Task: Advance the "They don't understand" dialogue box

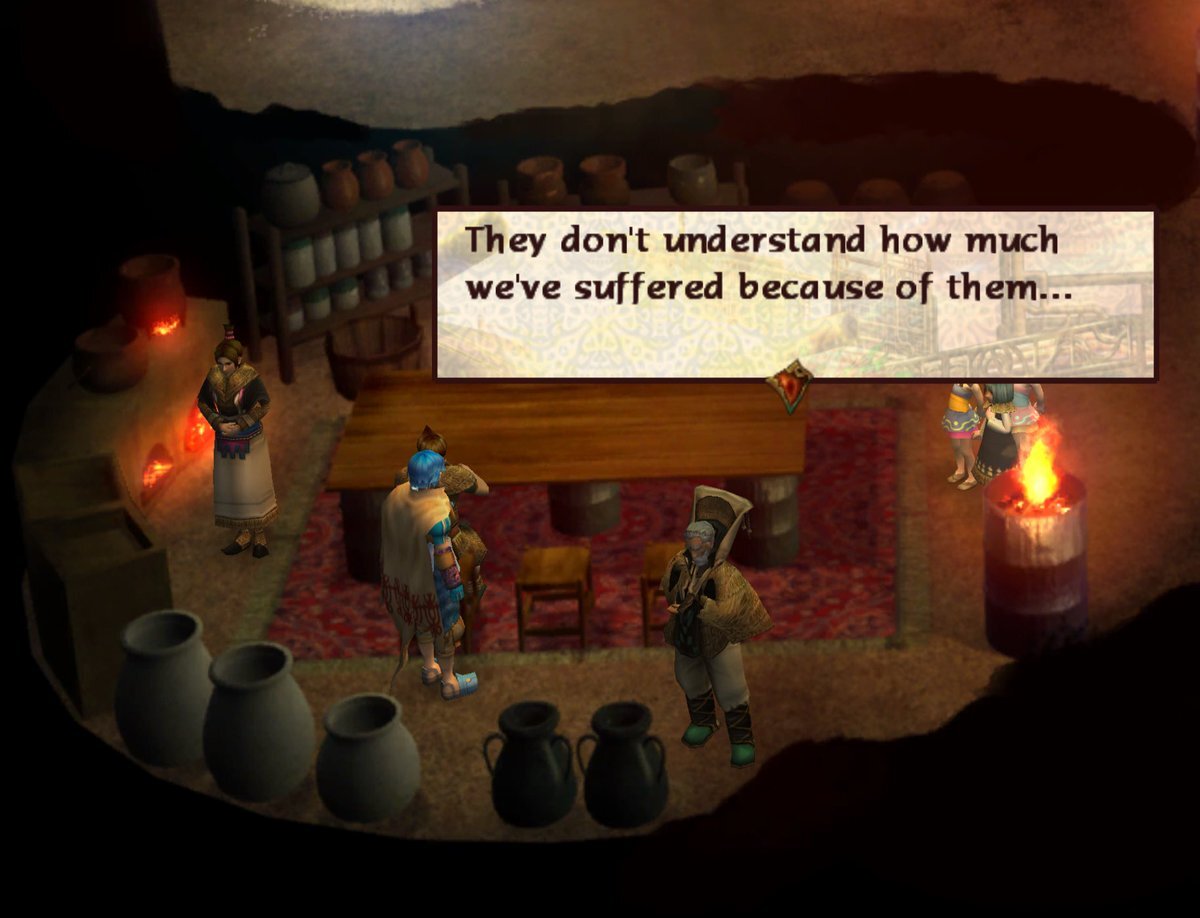Action: coord(795,293)
